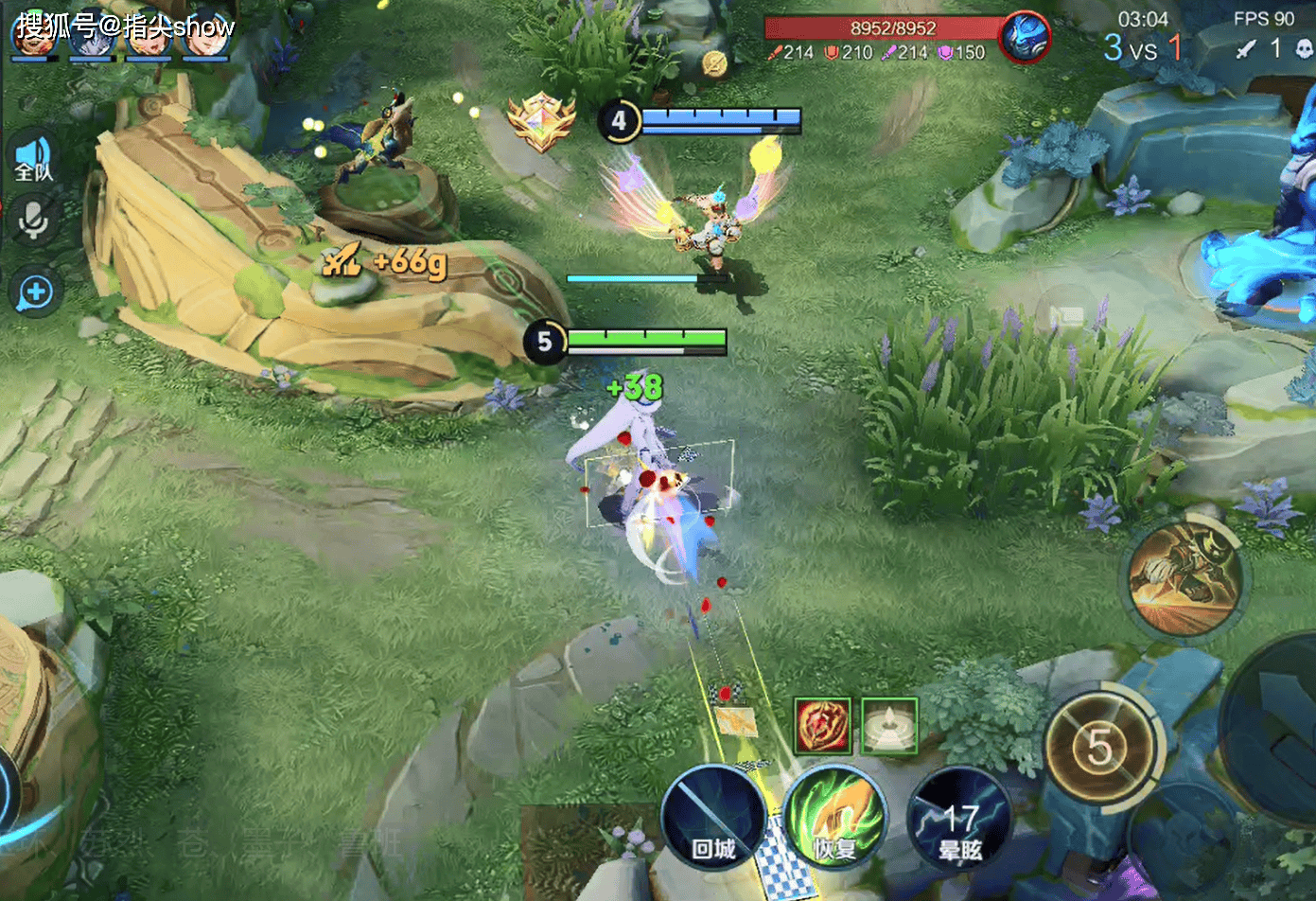1316x901 pixels.
Task: Activate the red rune active item
Action: [822, 726]
